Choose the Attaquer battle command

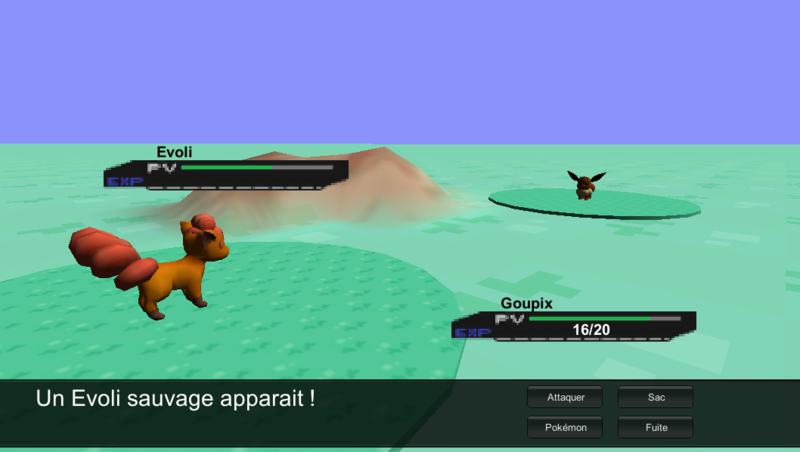coord(565,397)
